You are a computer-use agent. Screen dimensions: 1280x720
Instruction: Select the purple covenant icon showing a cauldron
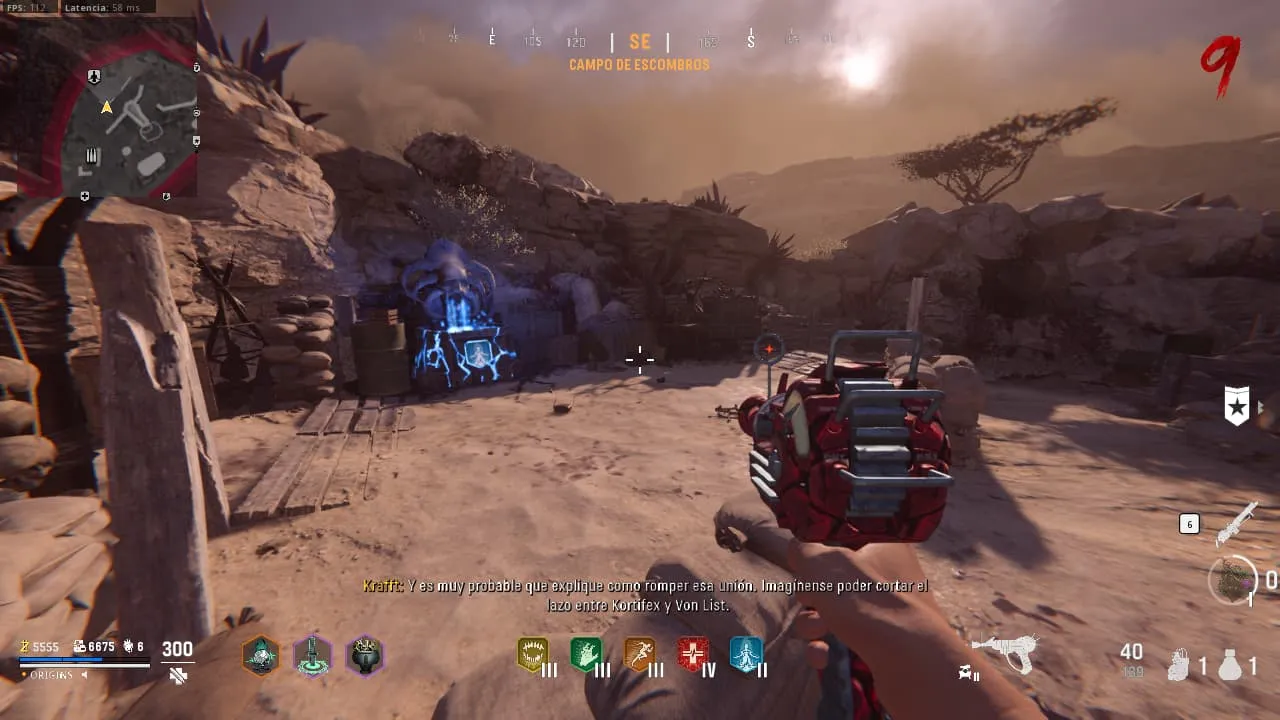pos(365,656)
